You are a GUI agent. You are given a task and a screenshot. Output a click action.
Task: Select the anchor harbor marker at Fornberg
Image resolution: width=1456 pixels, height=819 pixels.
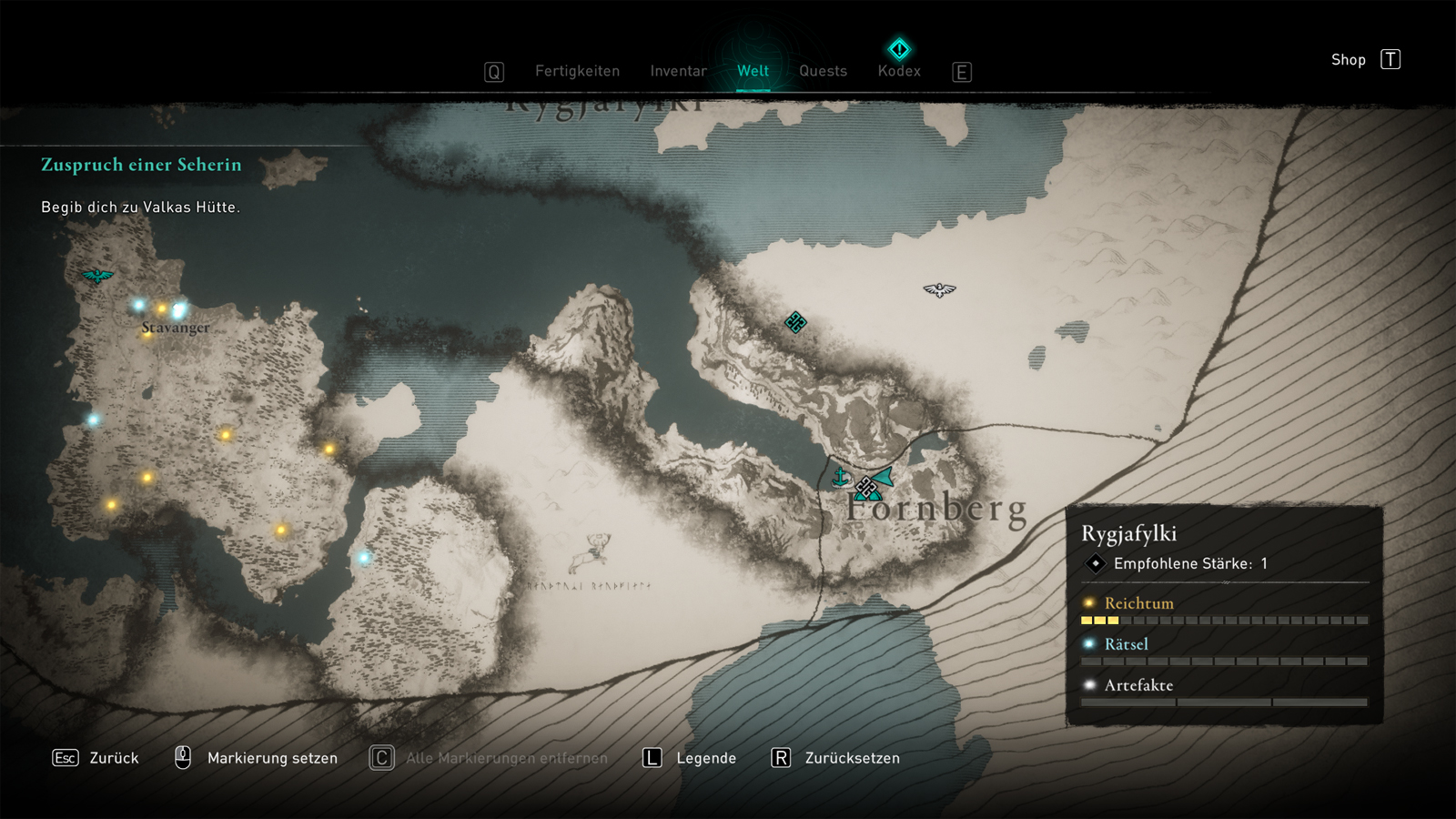[841, 476]
